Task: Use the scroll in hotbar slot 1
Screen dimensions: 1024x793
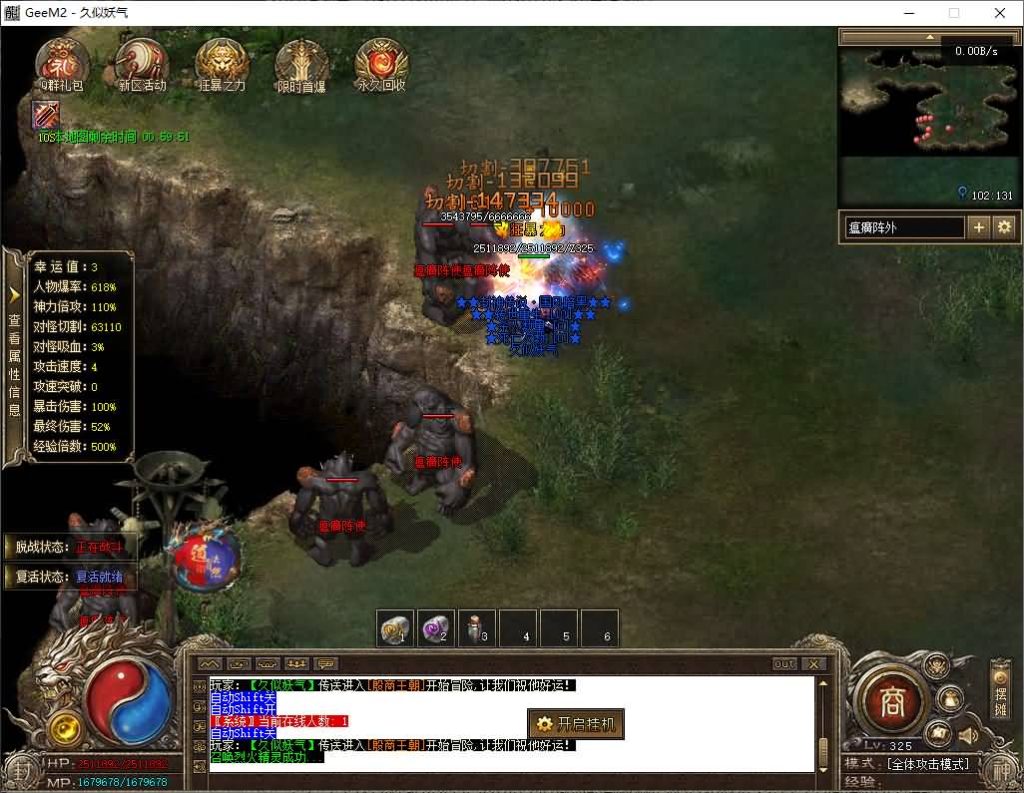Action: point(396,629)
